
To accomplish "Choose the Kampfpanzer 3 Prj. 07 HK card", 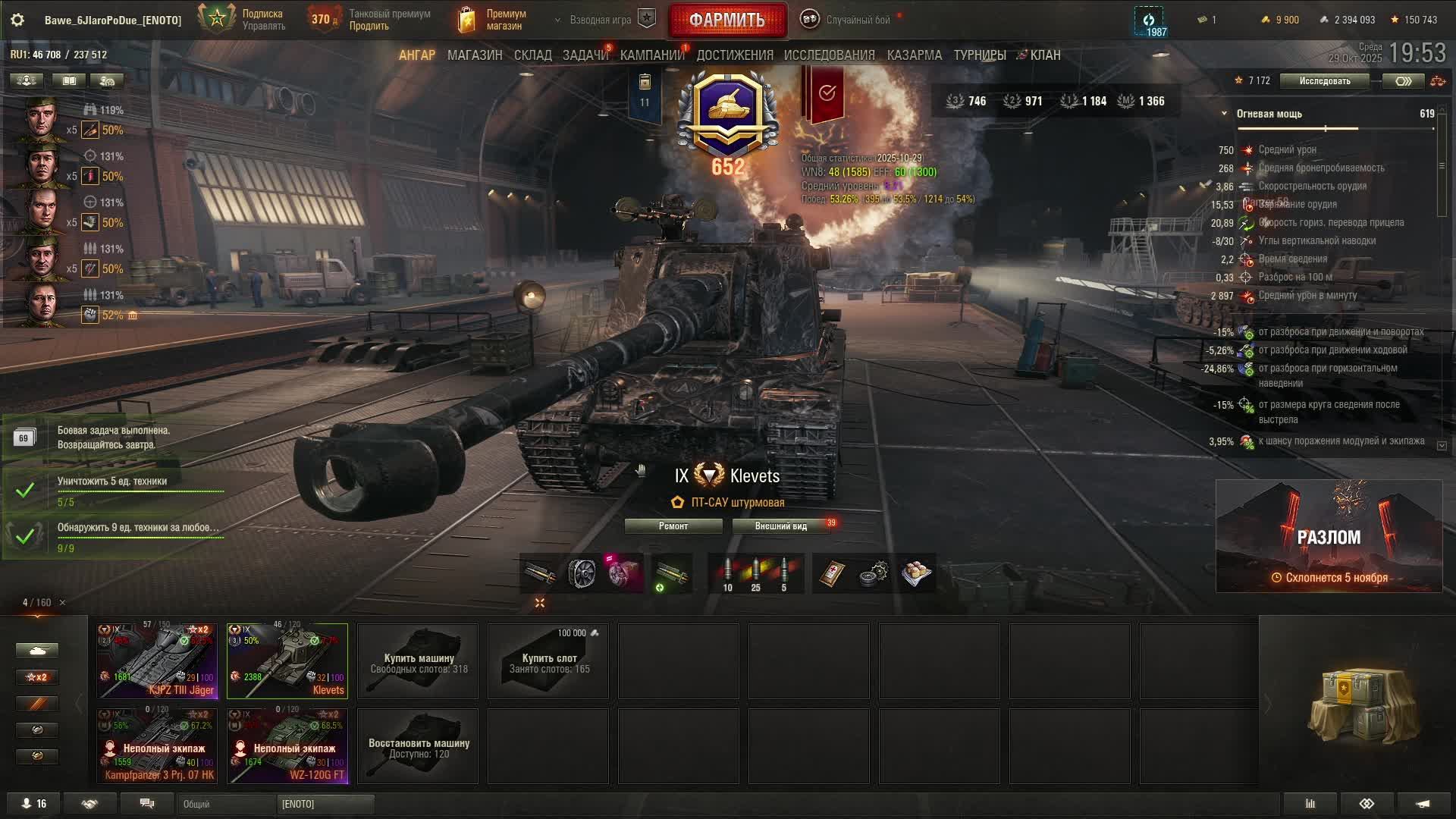I will point(158,745).
